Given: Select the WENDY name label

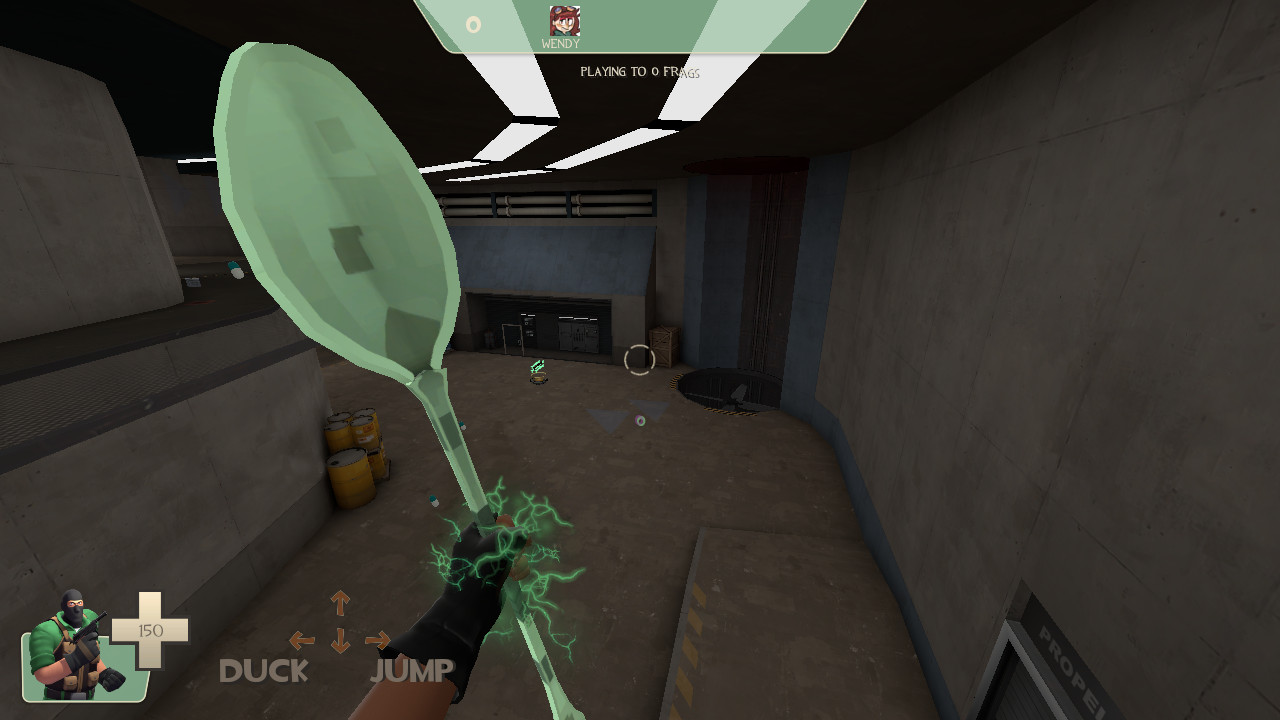Looking at the screenshot, I should click(560, 45).
